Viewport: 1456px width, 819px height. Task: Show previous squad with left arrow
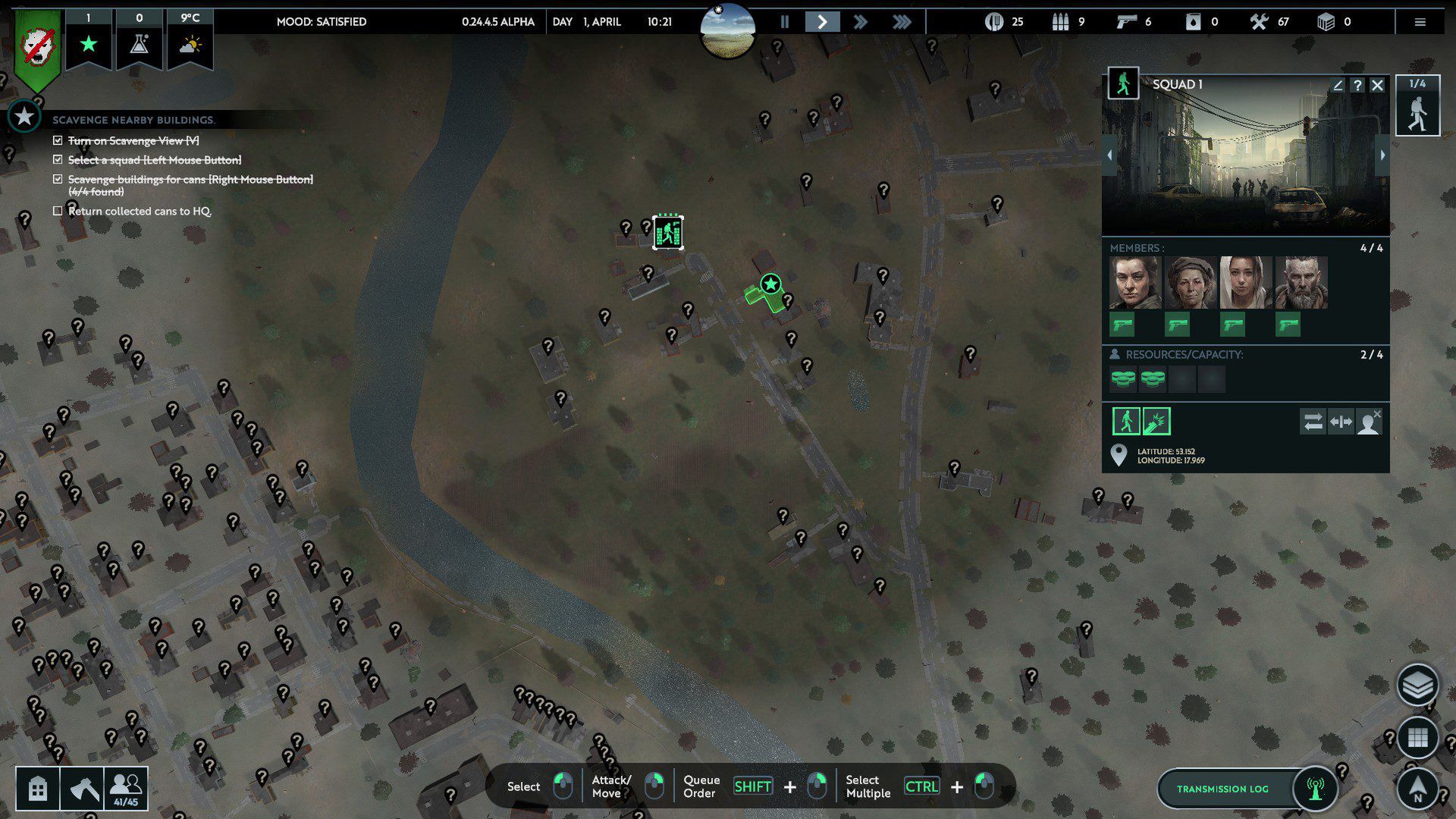[x=1109, y=155]
